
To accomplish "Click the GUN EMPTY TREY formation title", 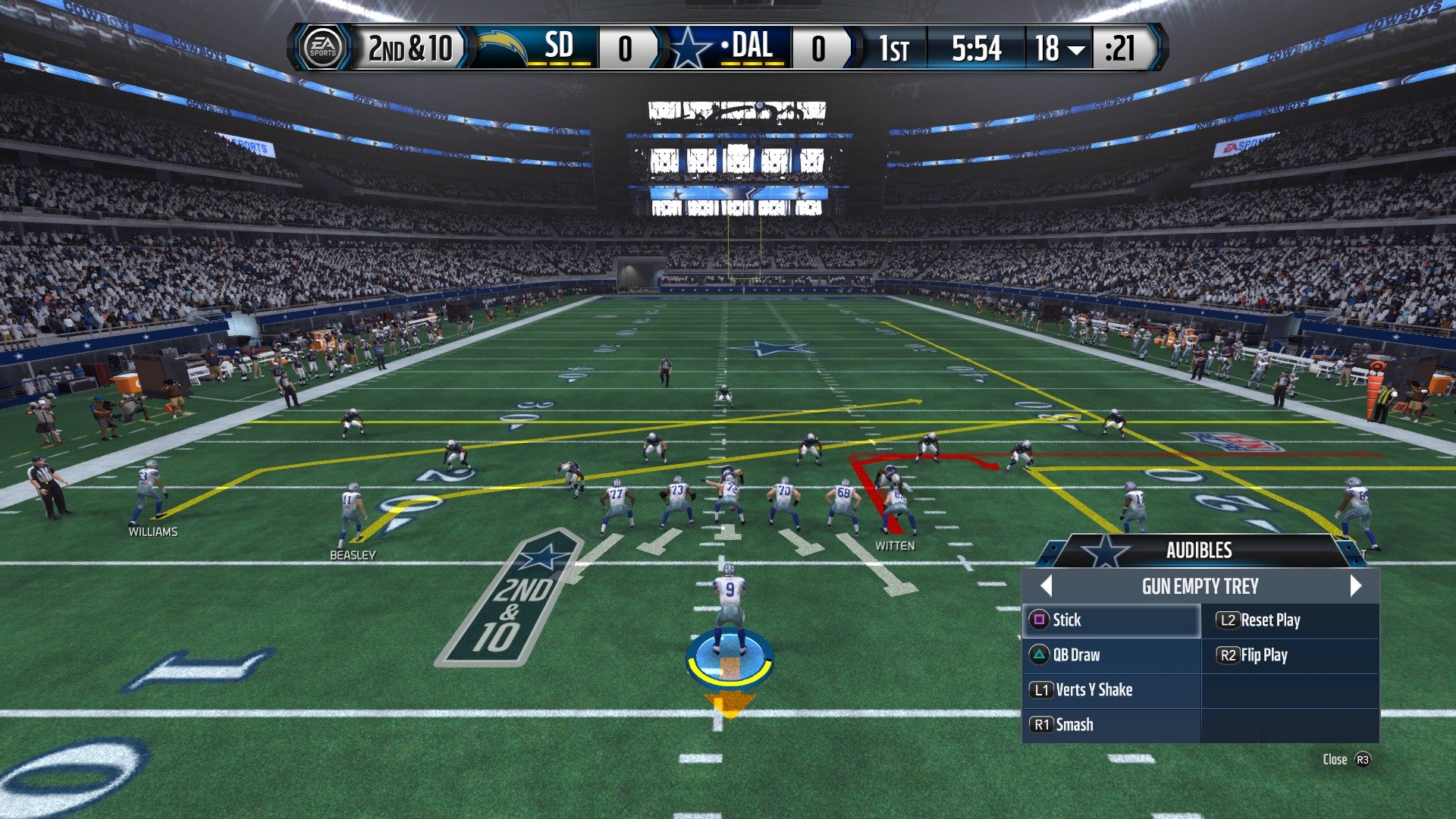I will click(x=1200, y=586).
